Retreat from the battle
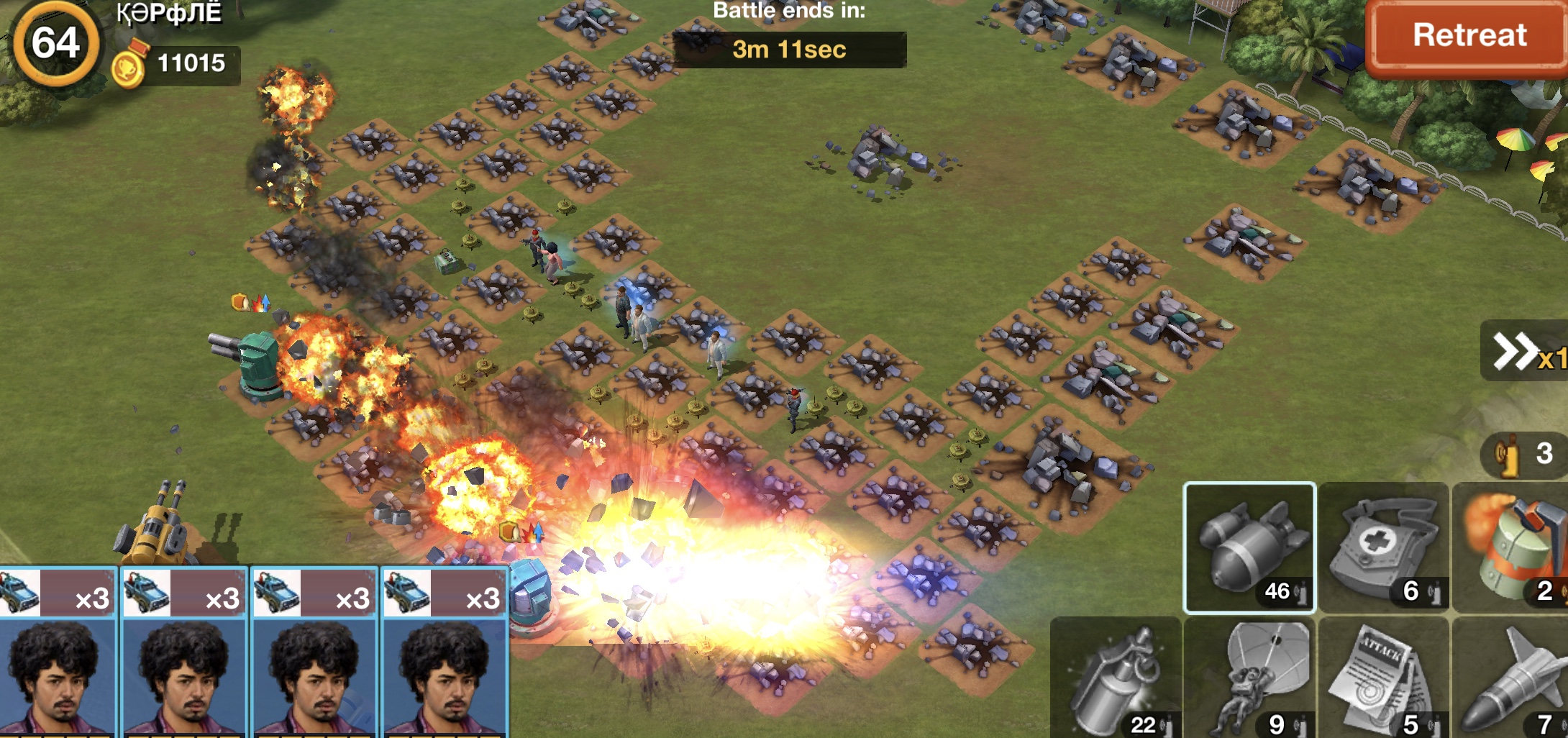The width and height of the screenshot is (1568, 738). (x=1468, y=36)
